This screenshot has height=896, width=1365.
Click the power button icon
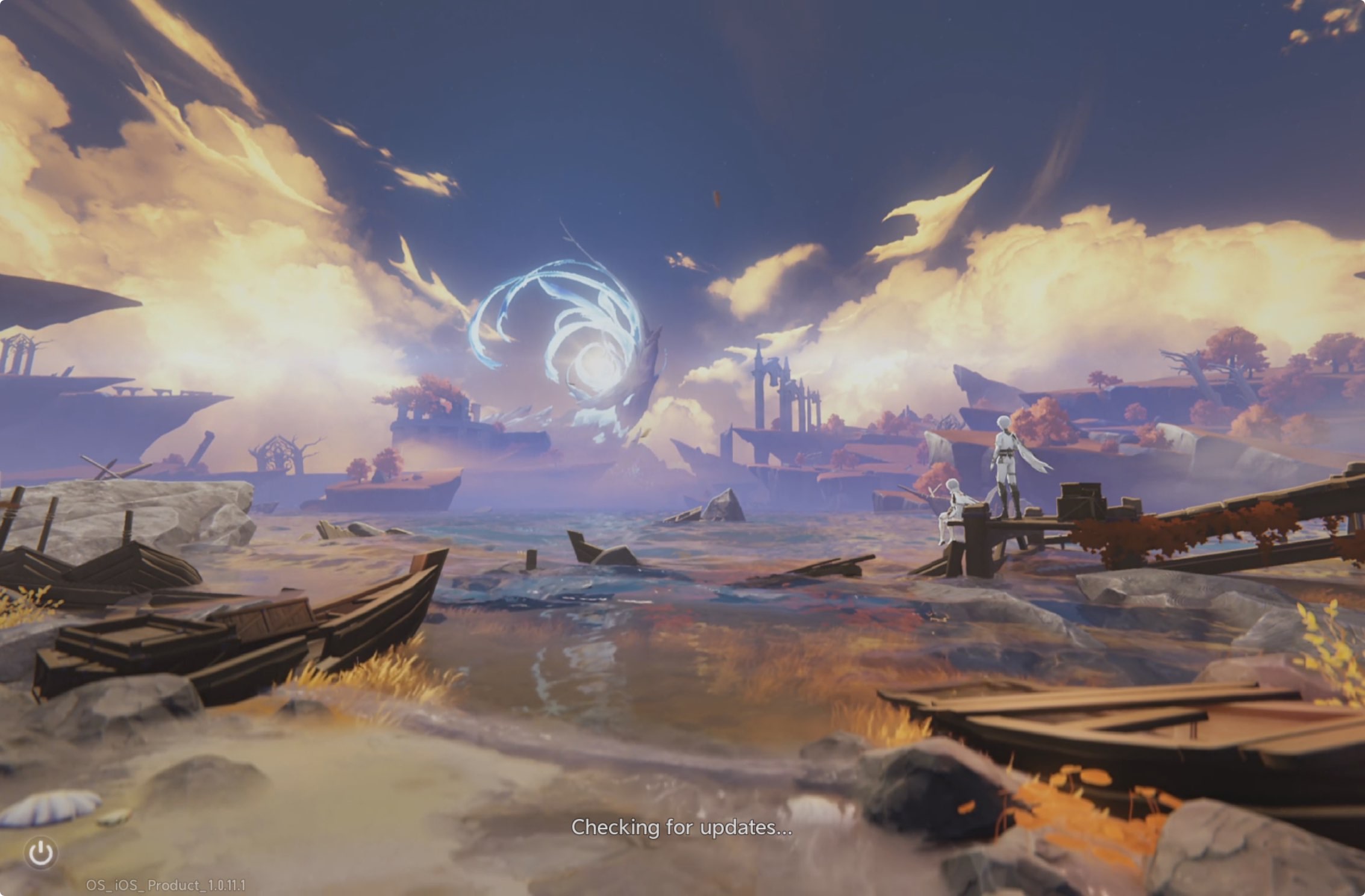coord(41,853)
